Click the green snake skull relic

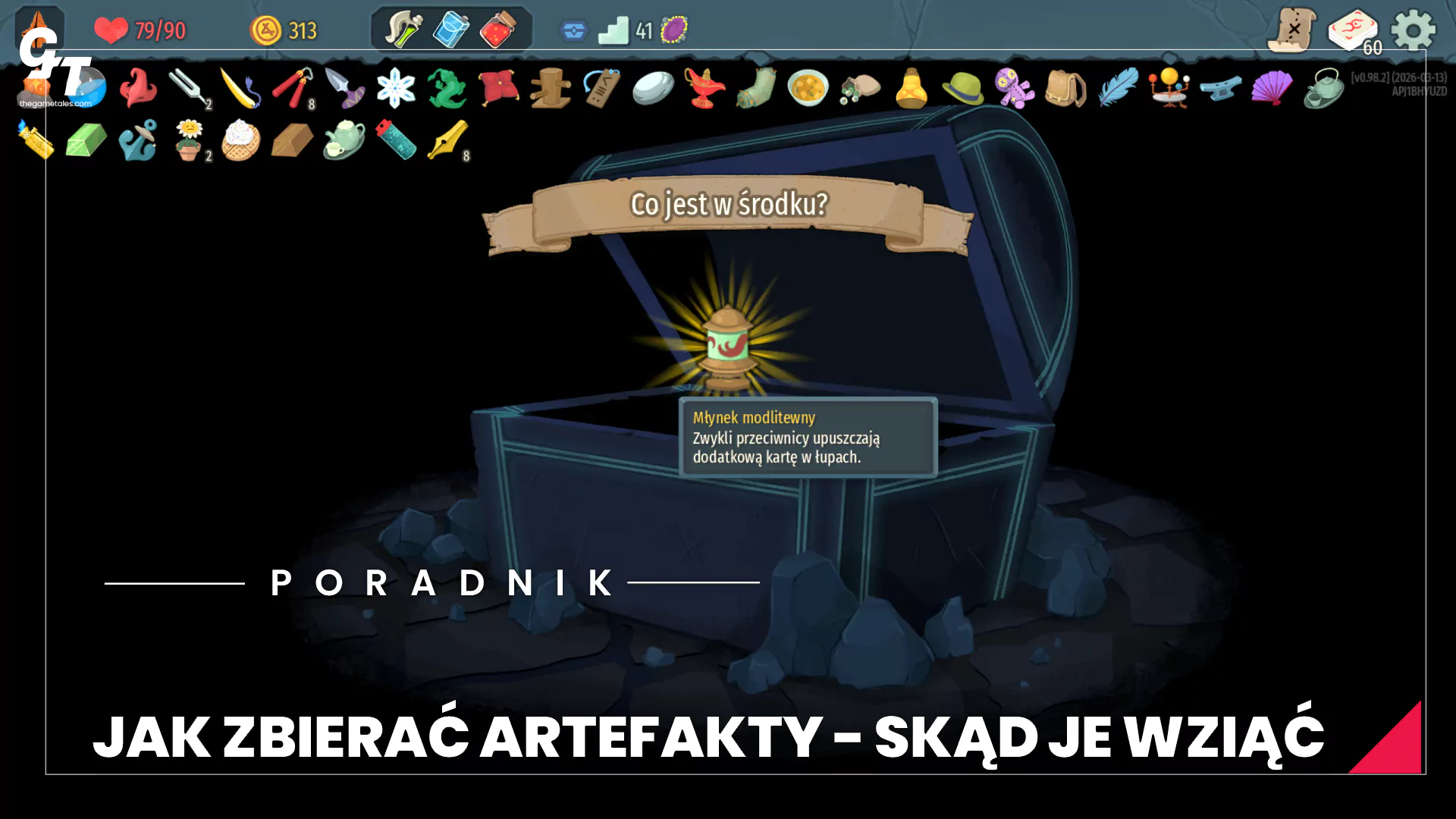(447, 89)
